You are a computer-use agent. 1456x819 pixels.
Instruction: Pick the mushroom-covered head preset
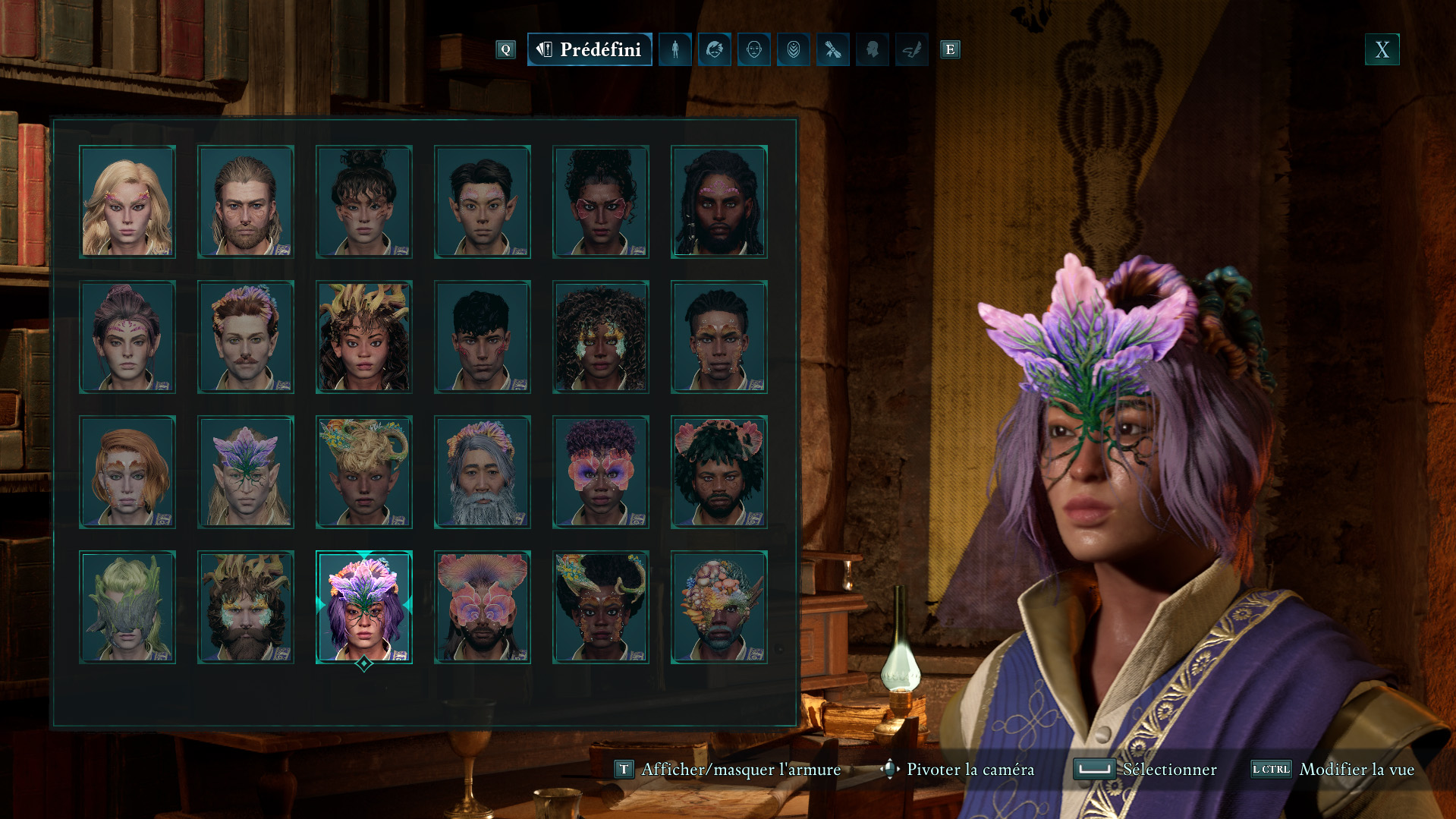(x=719, y=607)
